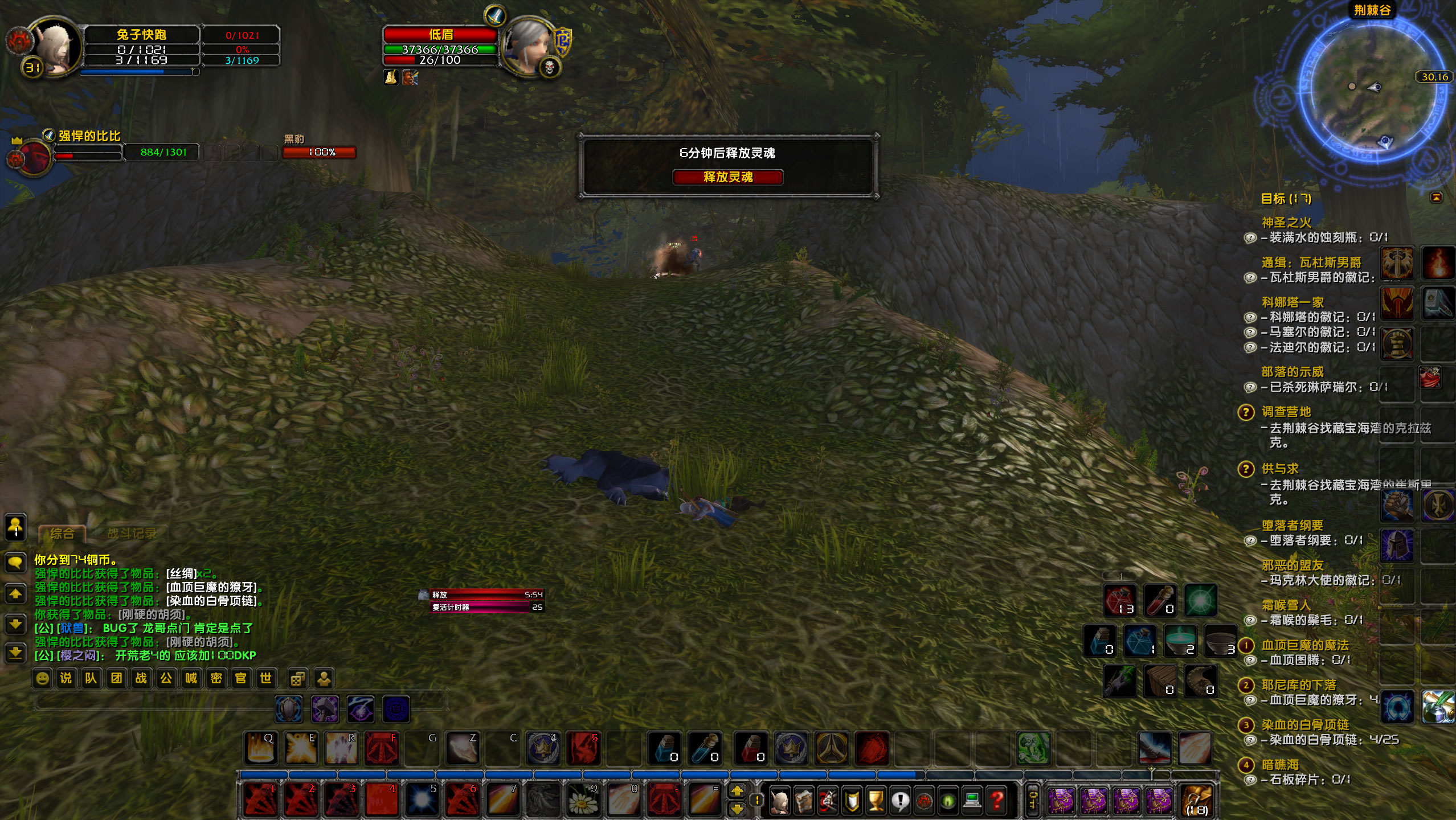The width and height of the screenshot is (1456, 820).
Task: Click the 释放灵魂 release spirit button
Action: point(728,178)
